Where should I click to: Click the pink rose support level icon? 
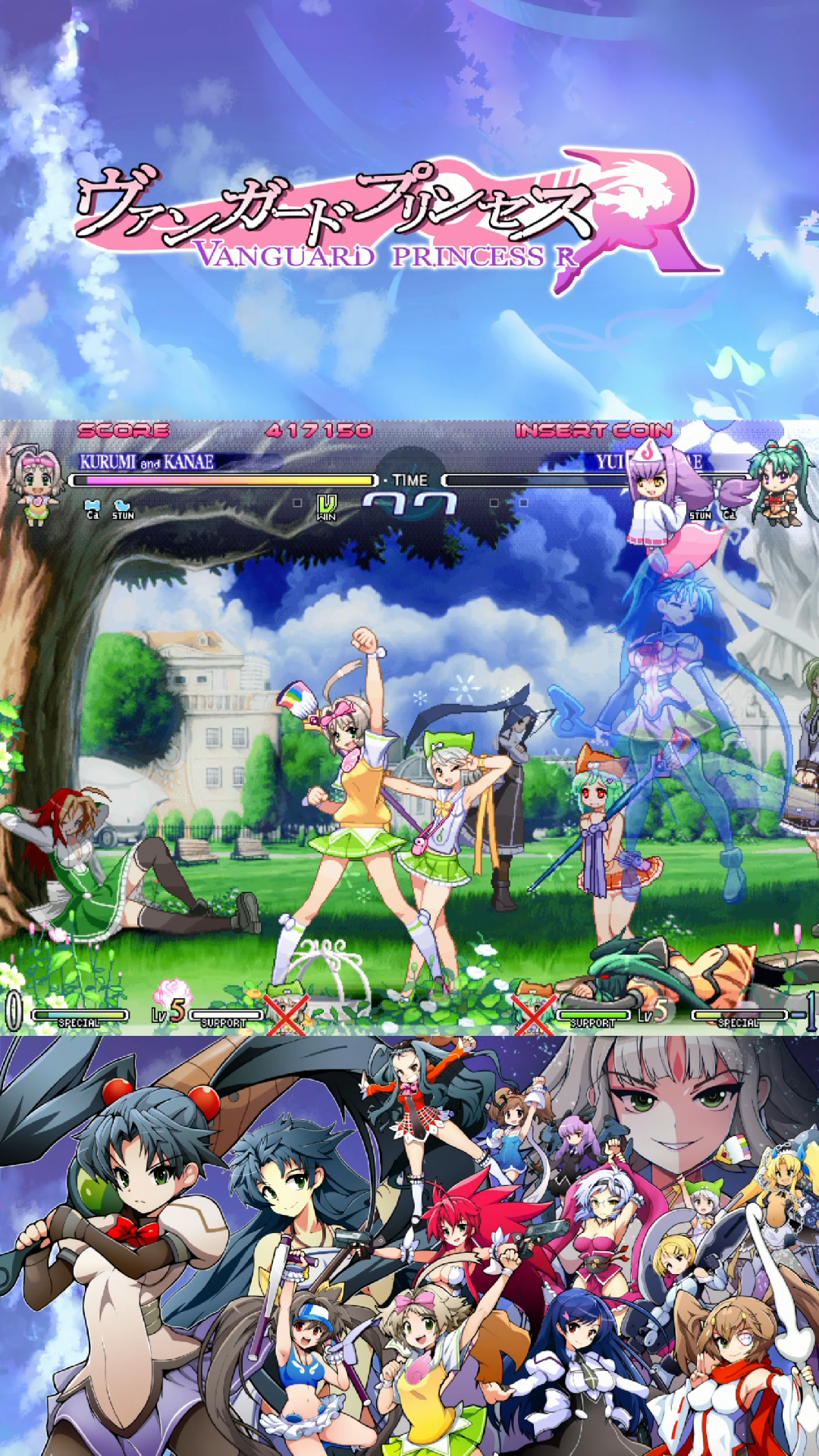(x=171, y=994)
